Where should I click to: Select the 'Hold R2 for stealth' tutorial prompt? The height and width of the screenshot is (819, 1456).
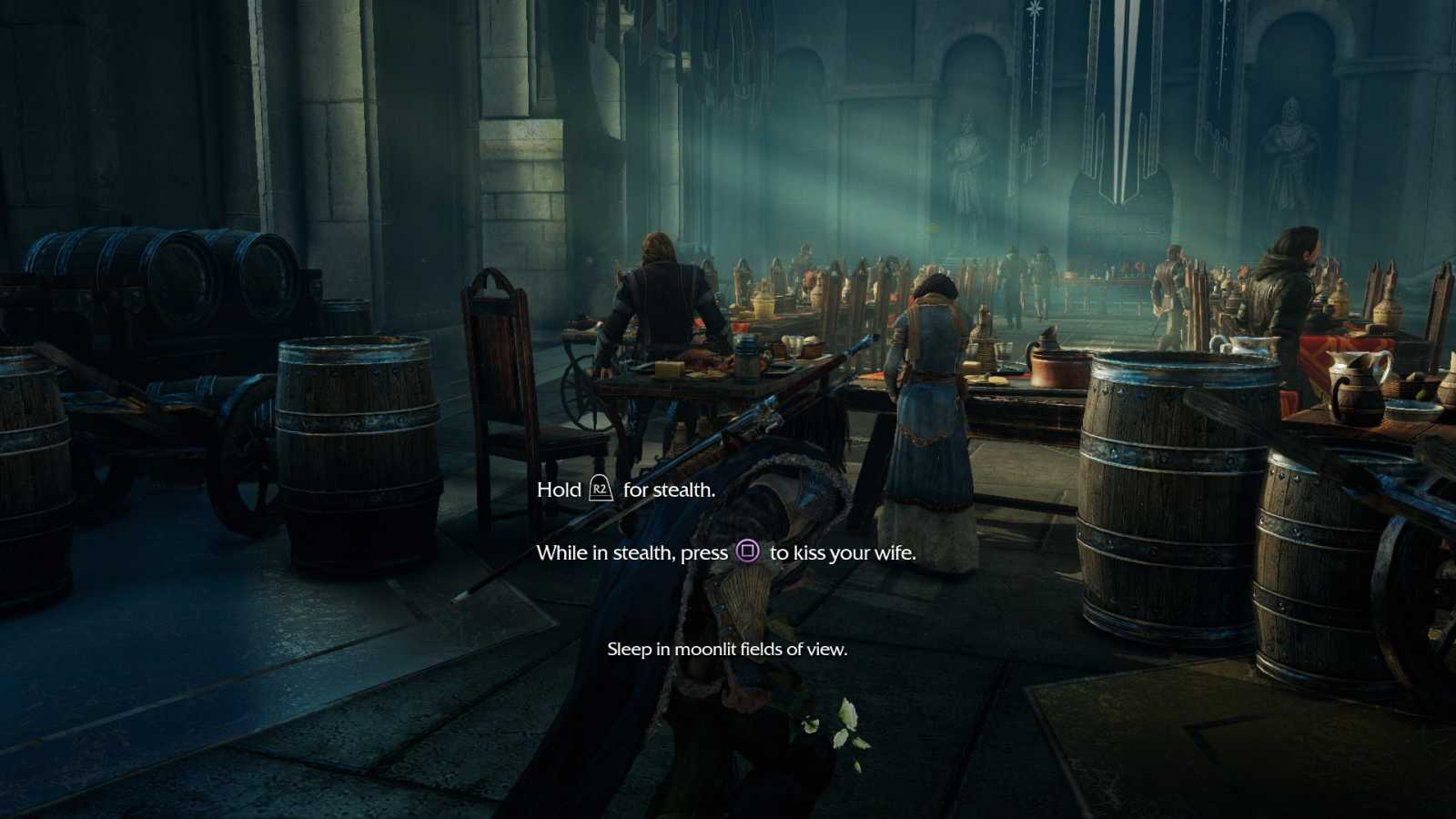tap(624, 489)
